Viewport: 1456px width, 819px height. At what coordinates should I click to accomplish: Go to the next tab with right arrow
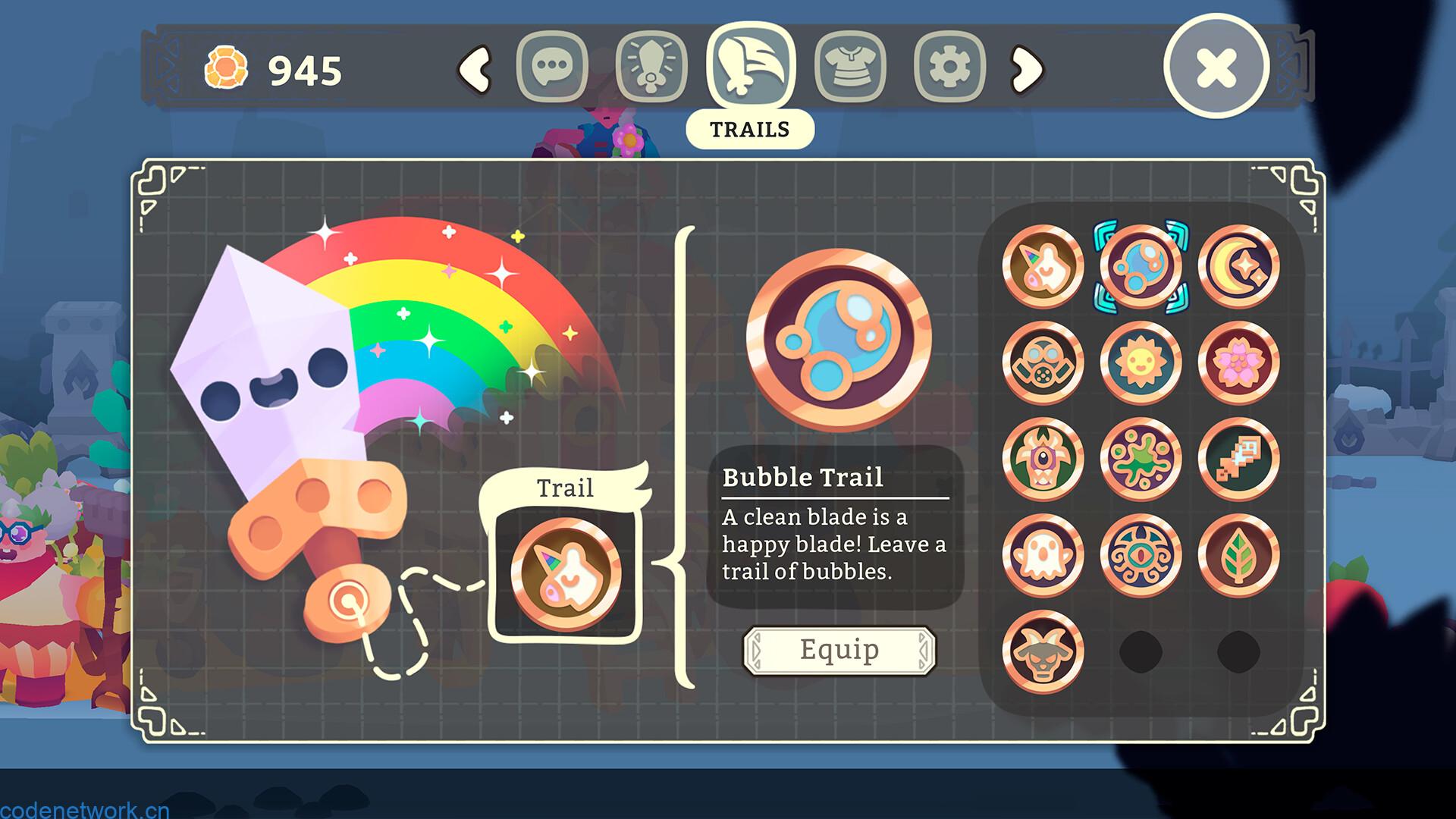tap(1028, 69)
